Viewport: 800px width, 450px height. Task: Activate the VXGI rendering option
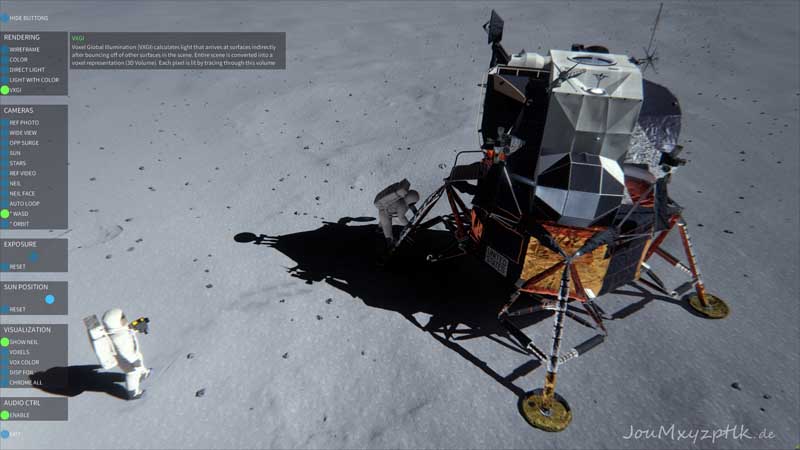coord(5,90)
